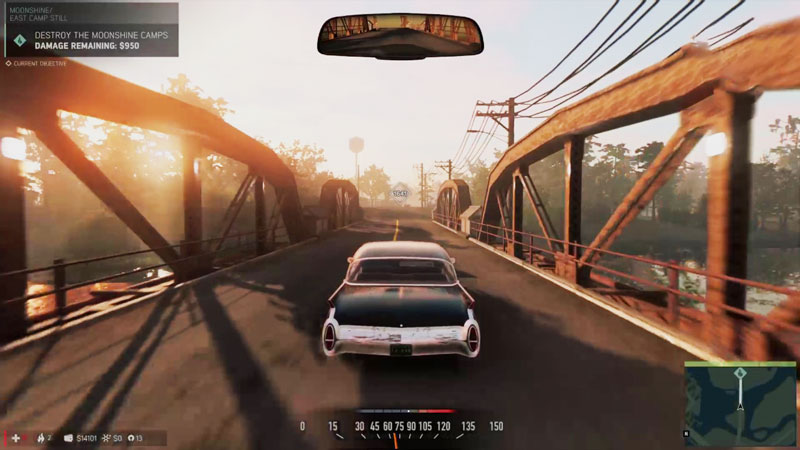Screen dimensions: 800x450
Task: Click the rearview mirror display
Action: pyautogui.click(x=400, y=35)
